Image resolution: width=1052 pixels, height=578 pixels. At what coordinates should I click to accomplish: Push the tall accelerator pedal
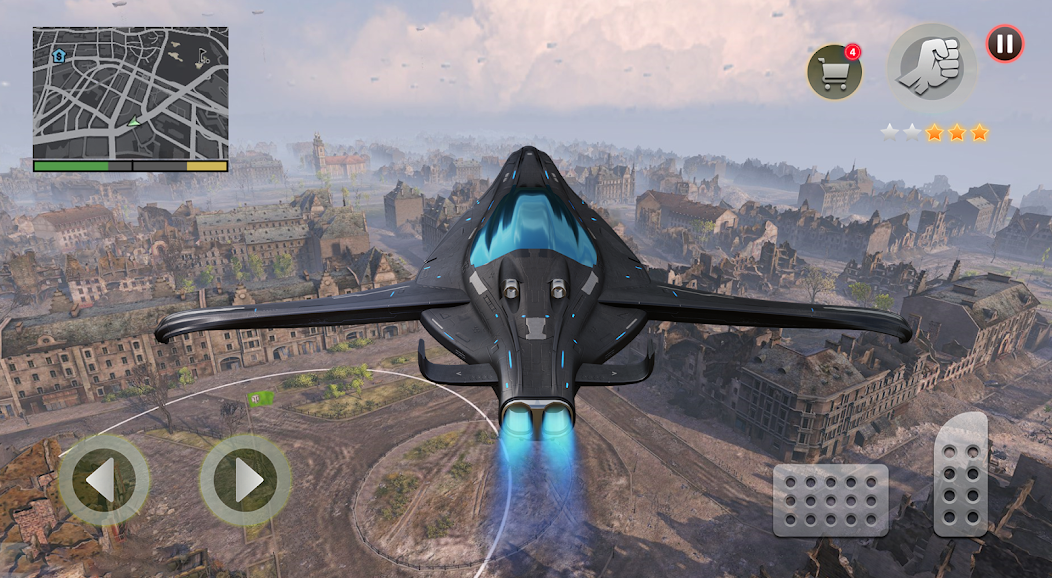[961, 475]
